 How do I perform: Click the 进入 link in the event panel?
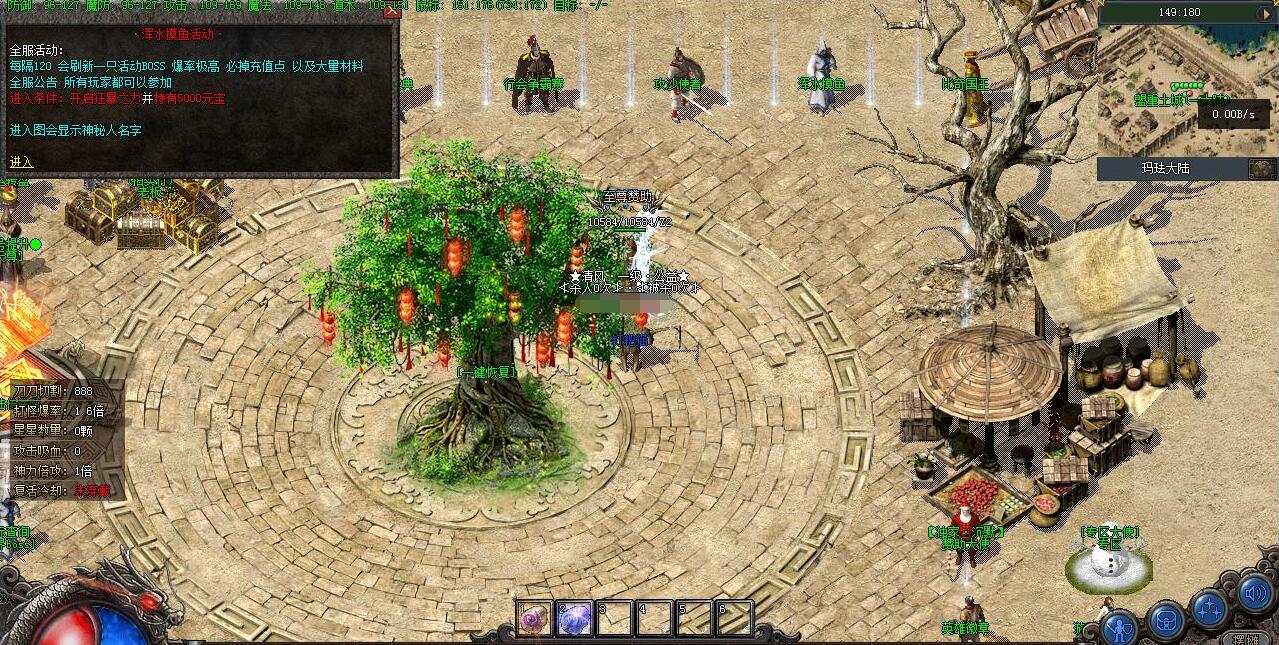21,162
